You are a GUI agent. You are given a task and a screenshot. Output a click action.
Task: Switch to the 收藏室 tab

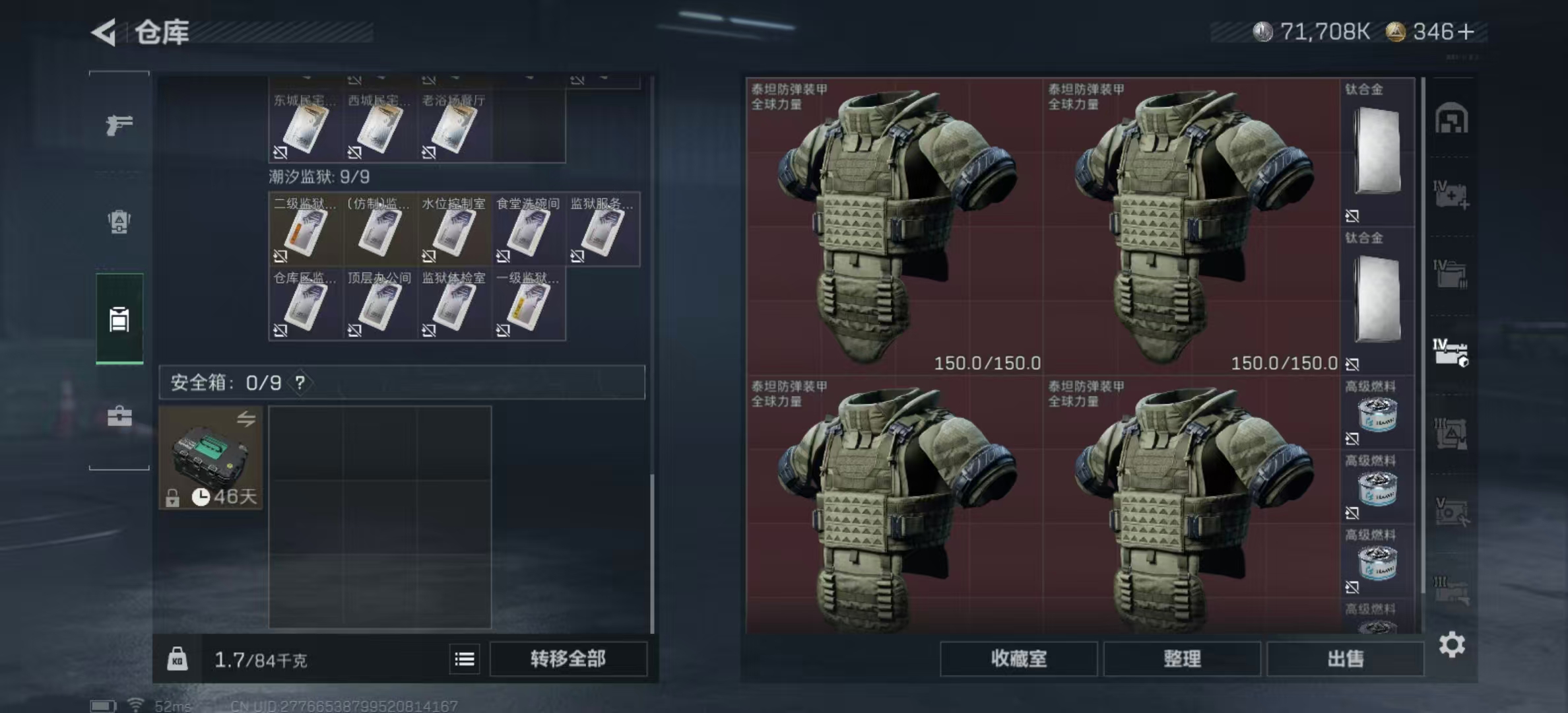click(x=1018, y=660)
